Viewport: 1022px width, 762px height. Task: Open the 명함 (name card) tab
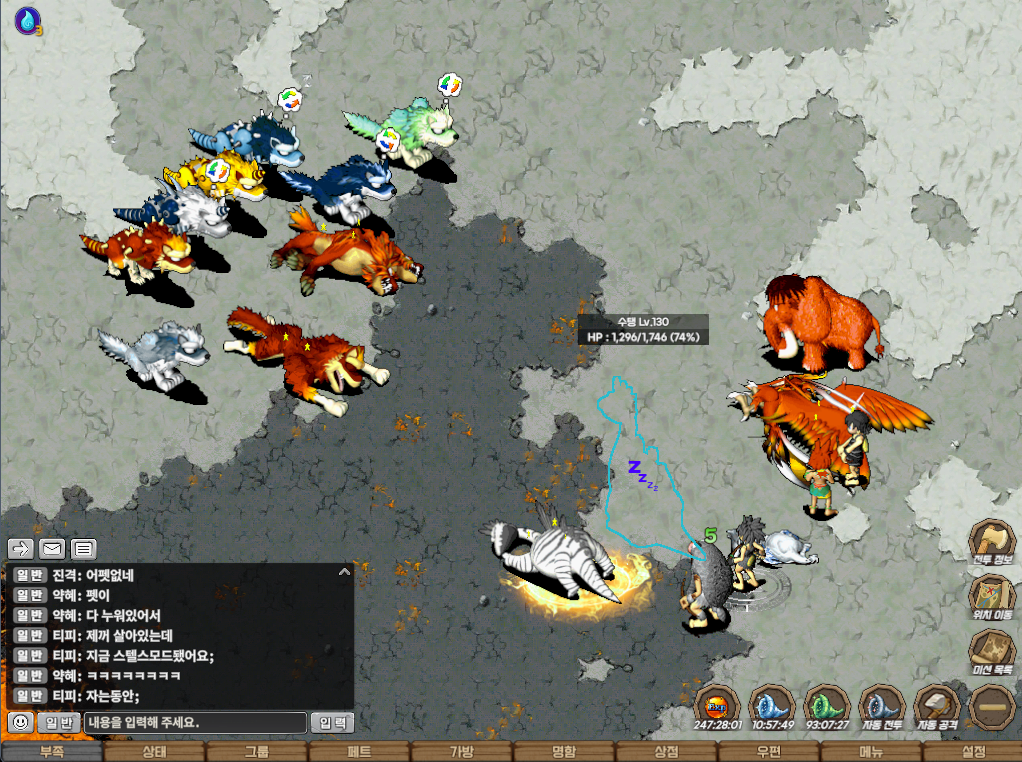tap(564, 752)
